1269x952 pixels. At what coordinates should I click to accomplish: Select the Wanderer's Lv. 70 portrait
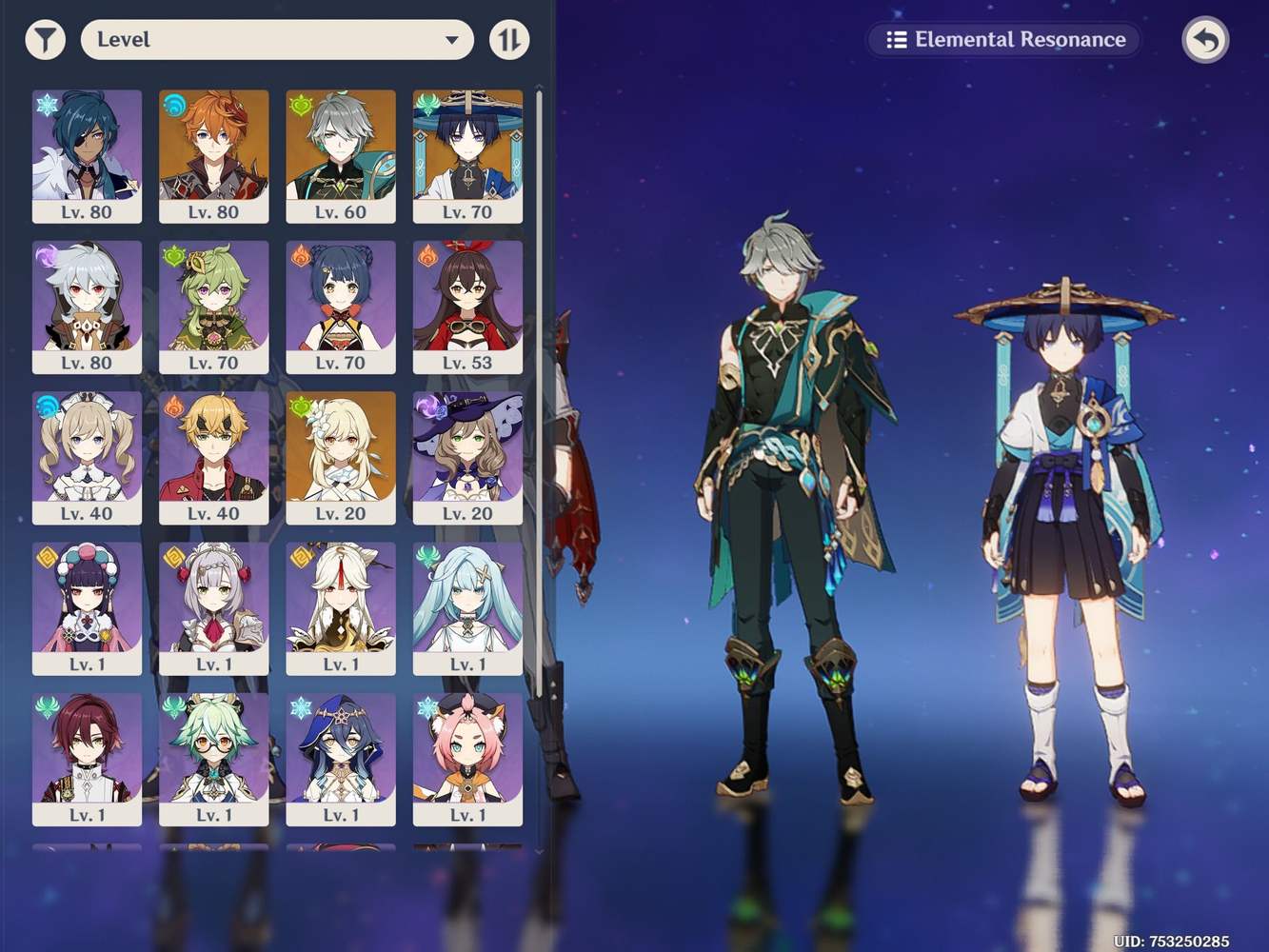click(468, 152)
